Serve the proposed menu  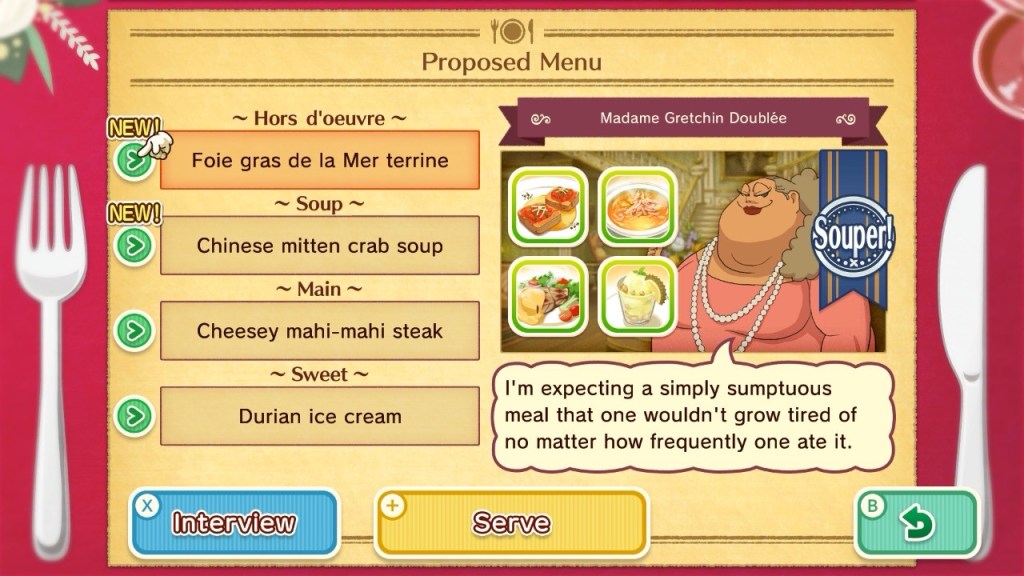click(x=511, y=523)
